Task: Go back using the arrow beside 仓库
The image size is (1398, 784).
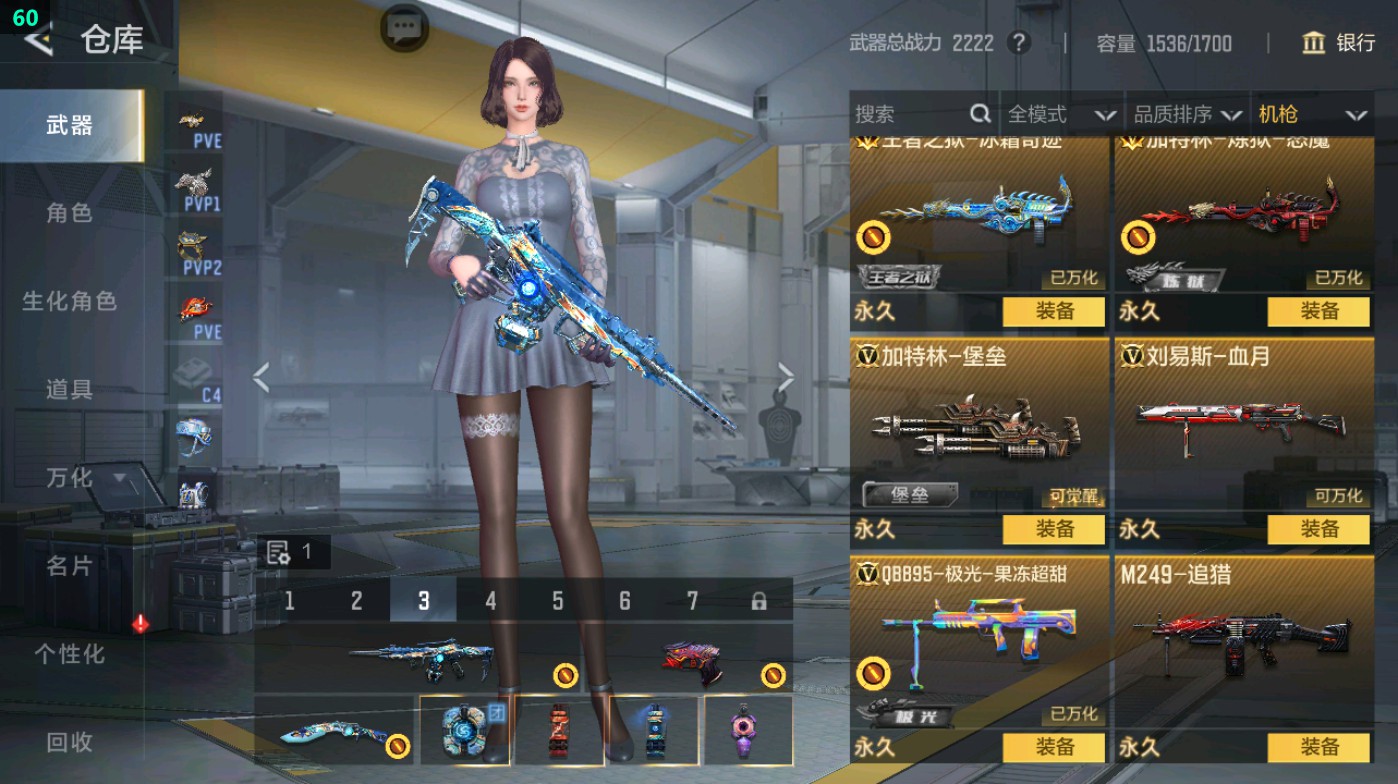Action: pos(38,41)
